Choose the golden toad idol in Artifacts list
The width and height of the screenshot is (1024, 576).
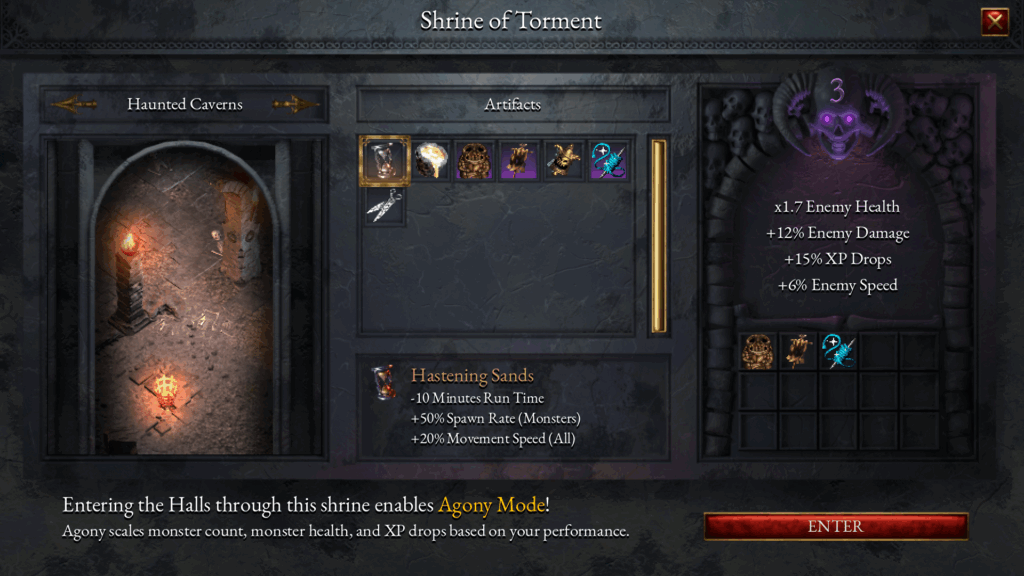(x=474, y=161)
